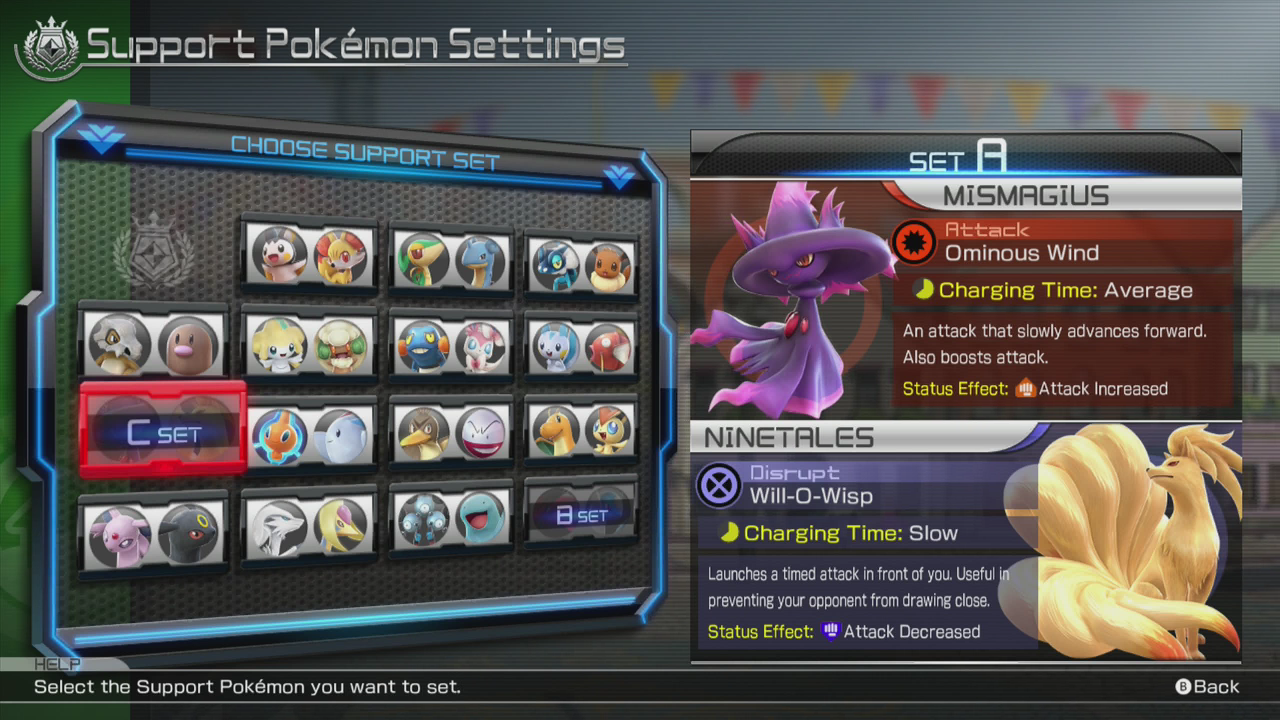Pick the Magneton and Quagsire support set
Image resolution: width=1280 pixels, height=720 pixels.
(452, 517)
